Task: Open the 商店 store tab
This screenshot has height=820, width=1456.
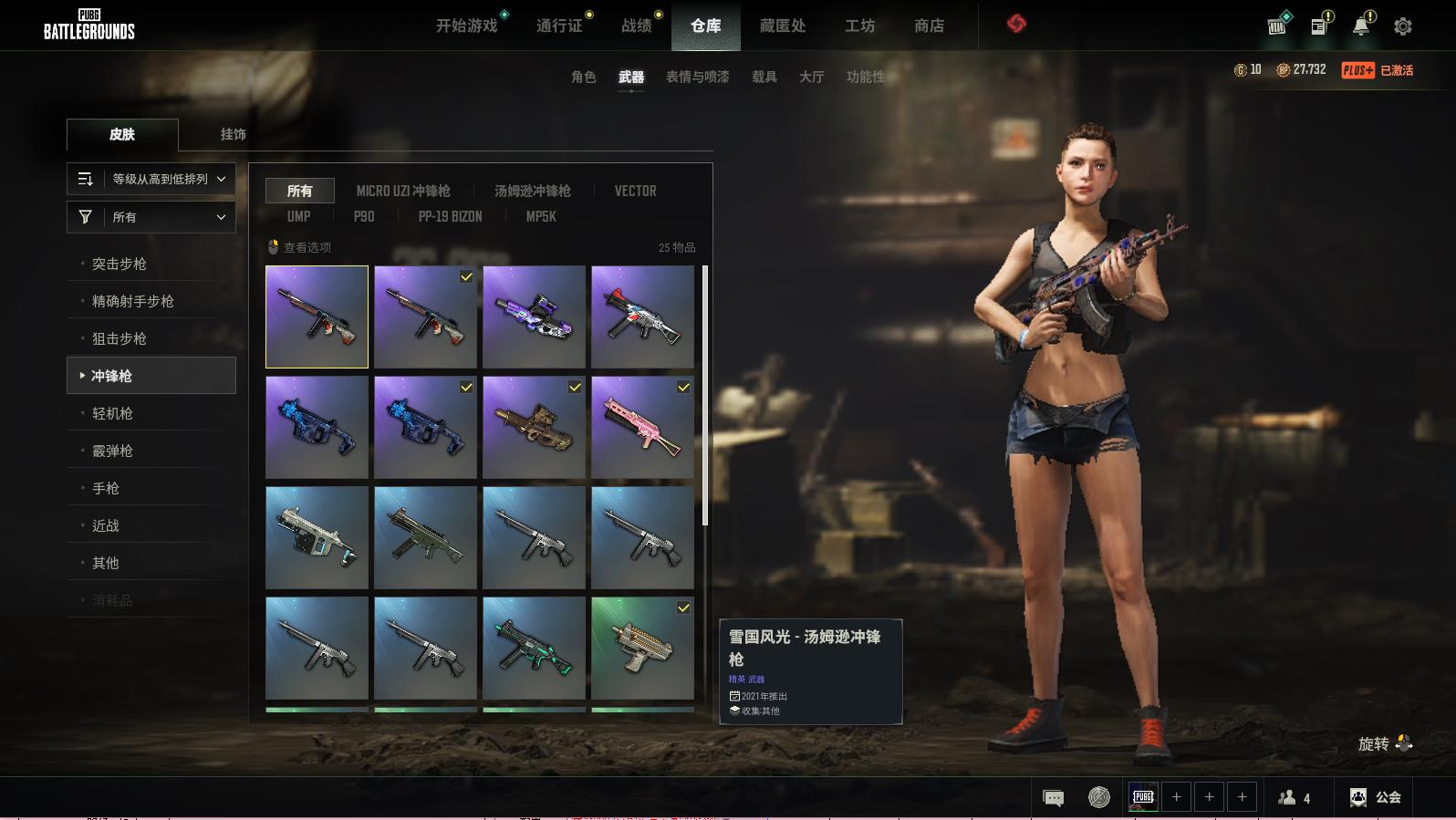Action: [x=929, y=26]
